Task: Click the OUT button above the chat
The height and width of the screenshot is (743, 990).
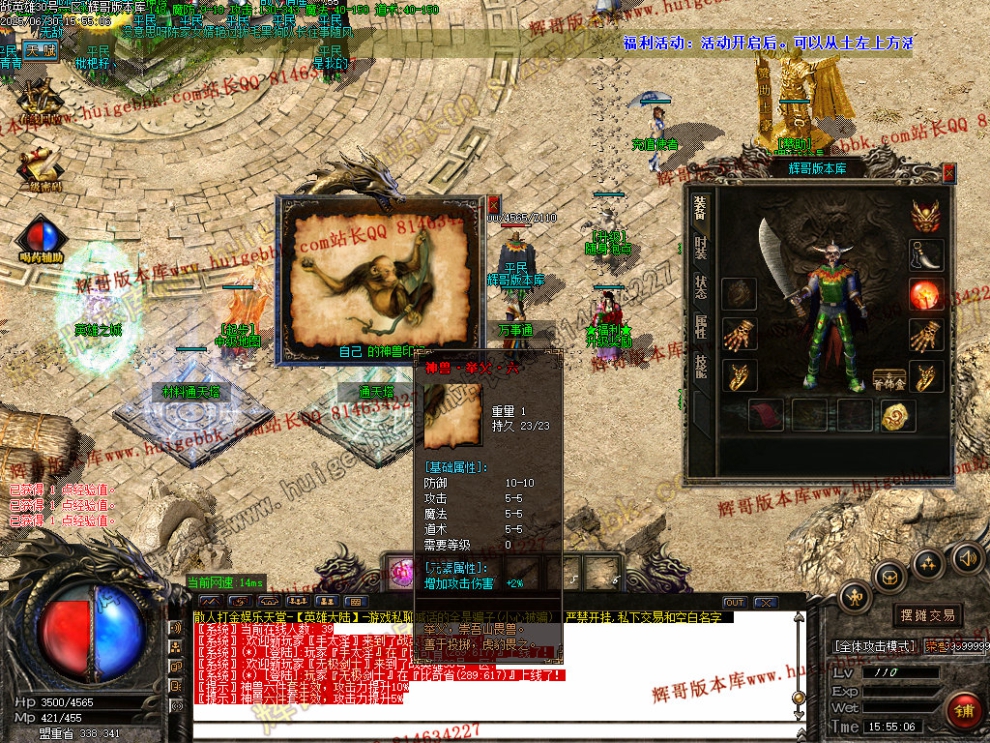Action: (735, 603)
